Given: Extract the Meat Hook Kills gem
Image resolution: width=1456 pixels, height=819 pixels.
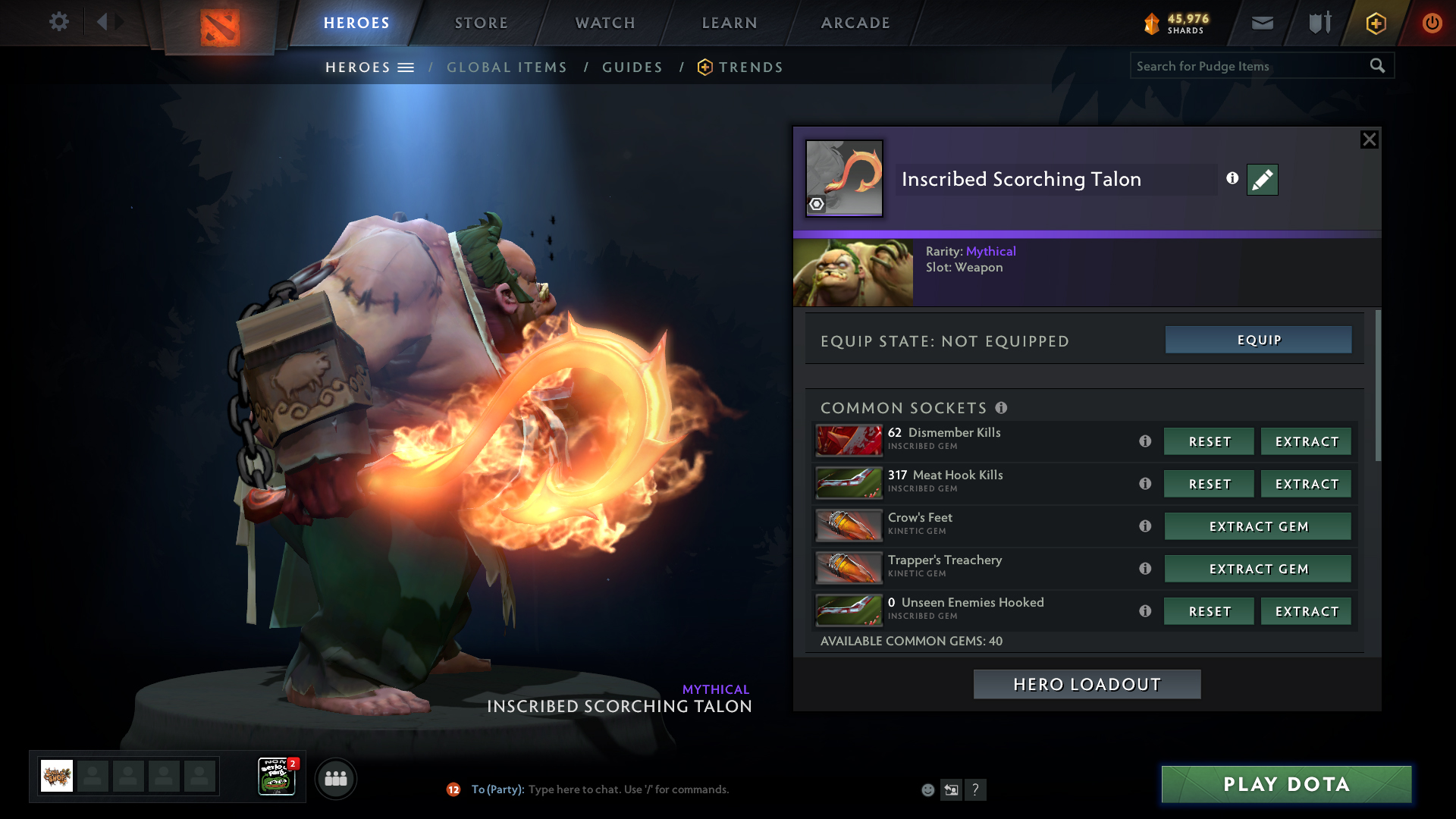Looking at the screenshot, I should coord(1306,485).
